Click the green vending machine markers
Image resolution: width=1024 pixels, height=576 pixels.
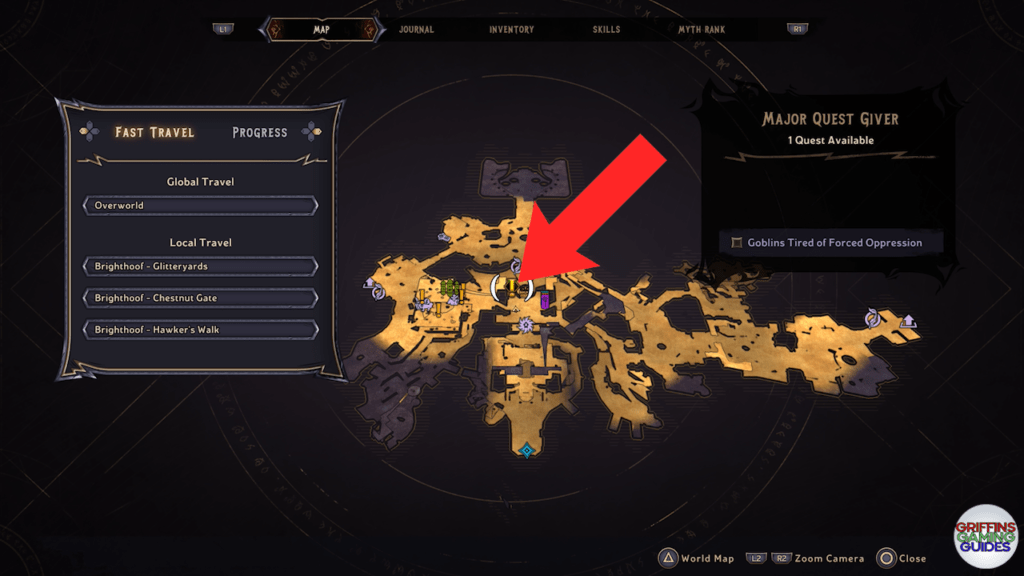[x=449, y=287]
